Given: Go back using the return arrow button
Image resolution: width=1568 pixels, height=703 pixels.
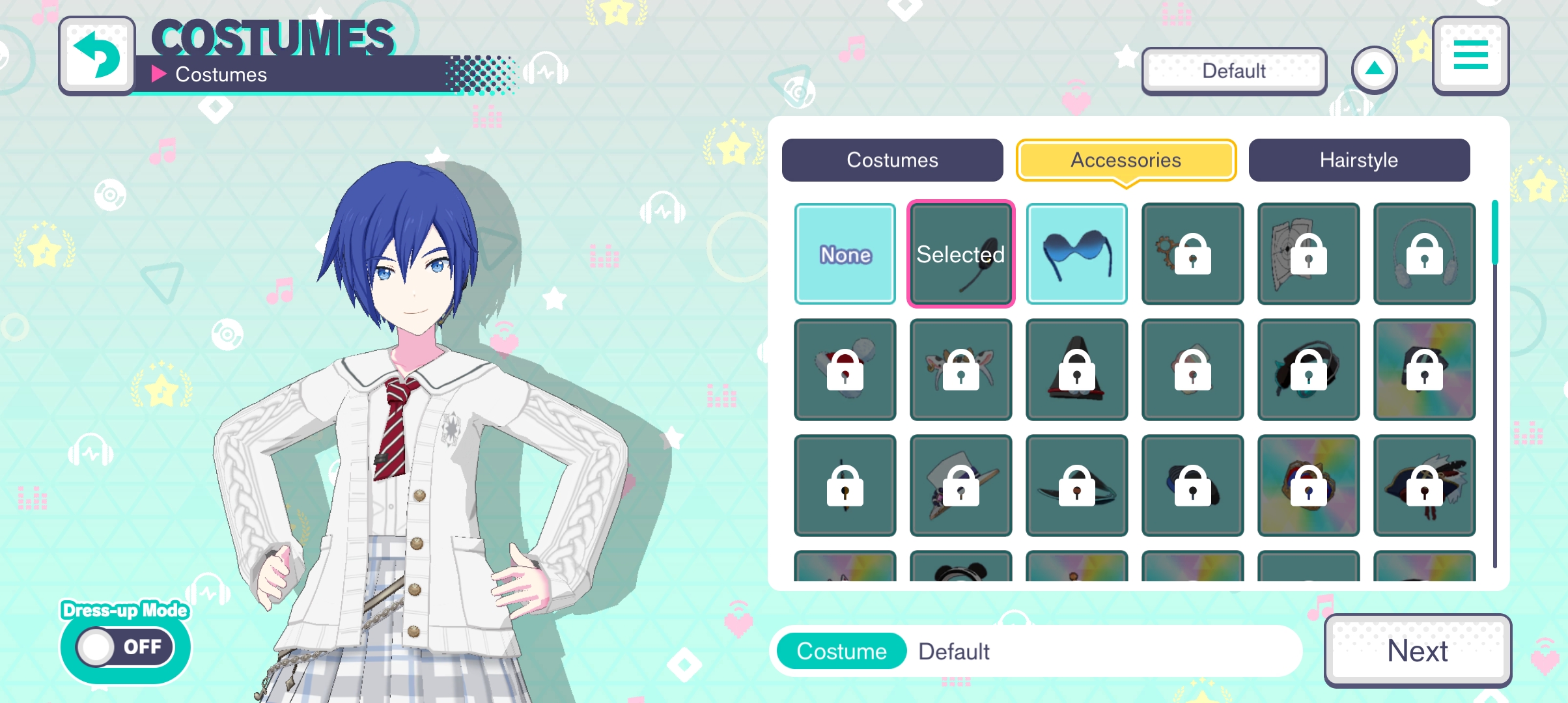Looking at the screenshot, I should [98, 56].
